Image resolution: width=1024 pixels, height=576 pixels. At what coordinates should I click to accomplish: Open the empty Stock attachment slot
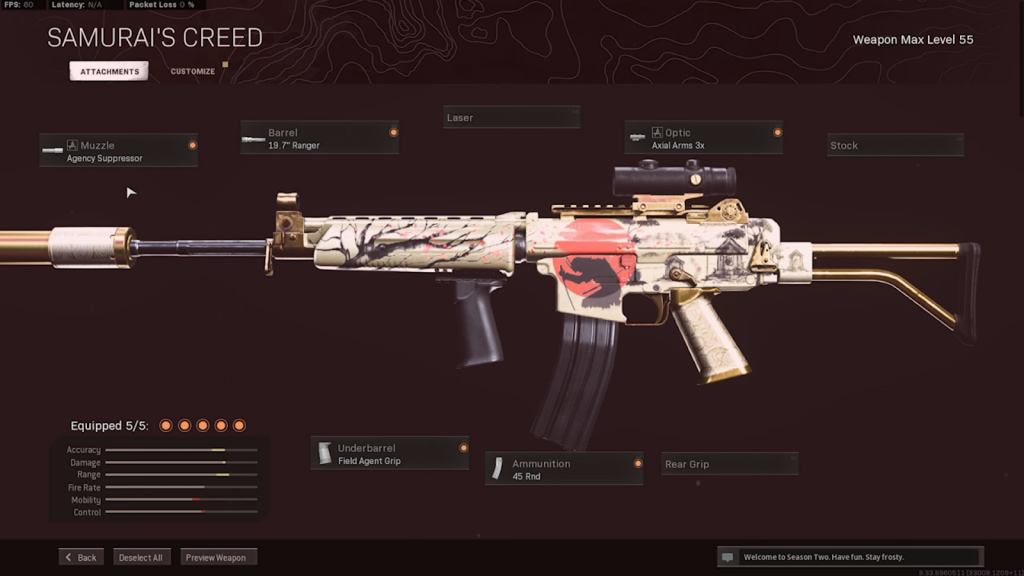coord(895,146)
